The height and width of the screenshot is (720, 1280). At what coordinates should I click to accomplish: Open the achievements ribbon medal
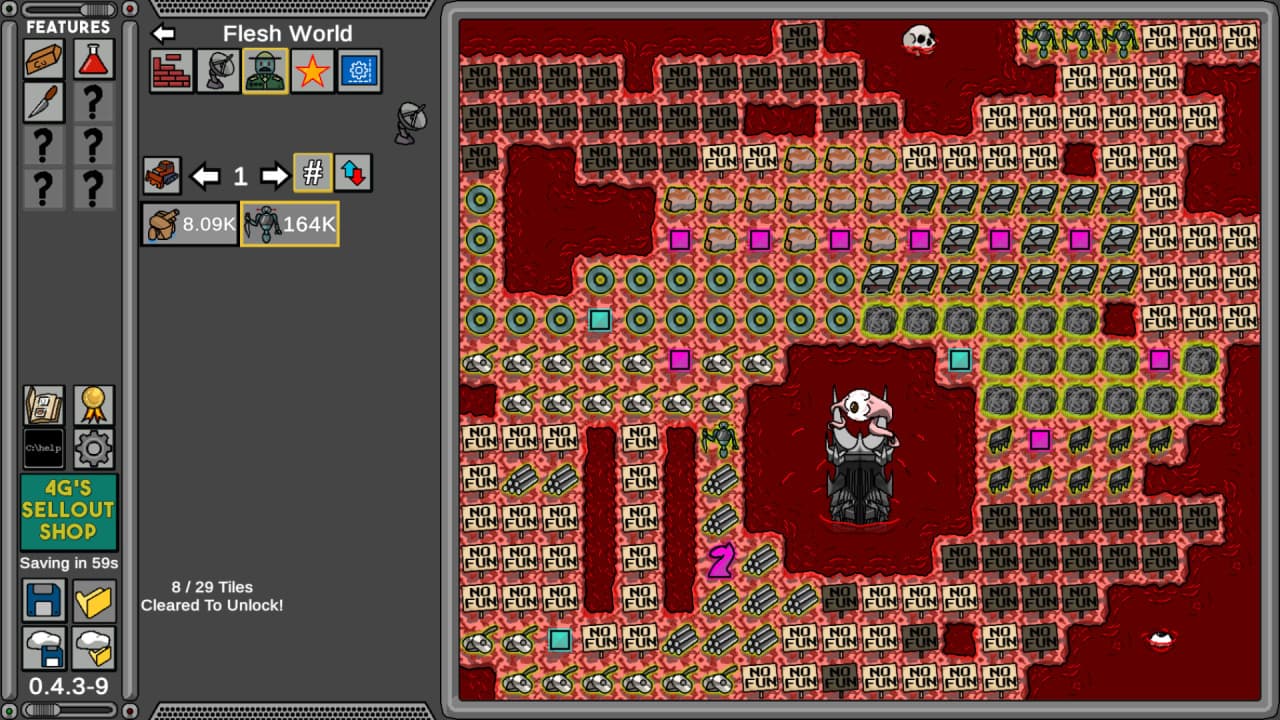[93, 405]
